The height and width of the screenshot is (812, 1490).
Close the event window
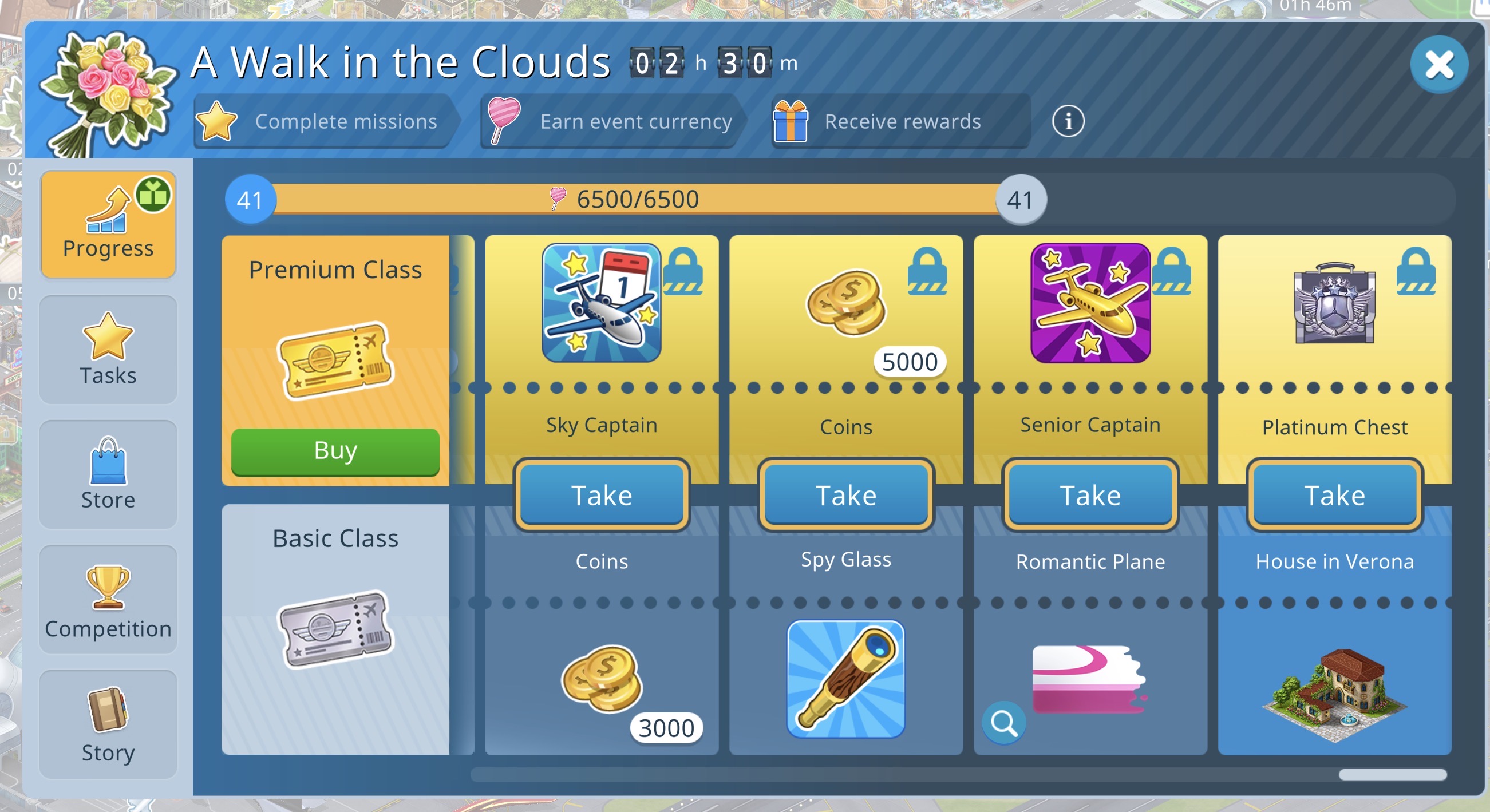click(1438, 64)
